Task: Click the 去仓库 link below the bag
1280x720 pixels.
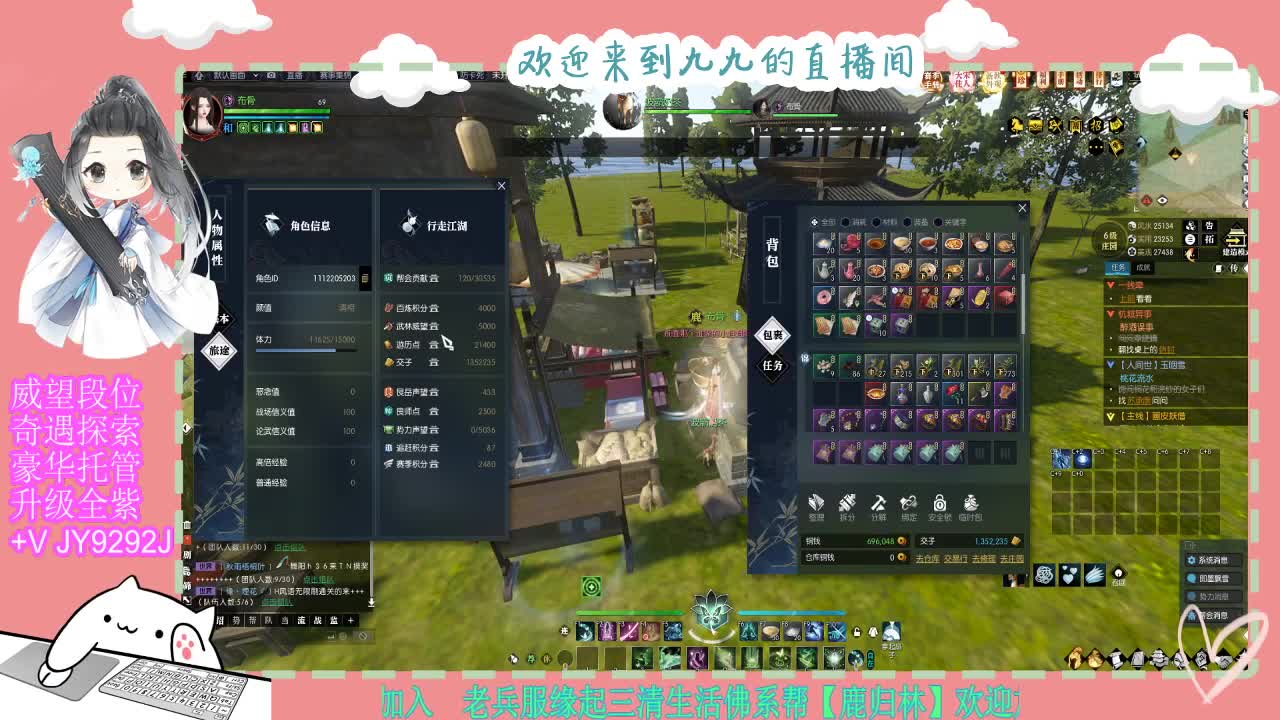Action: point(928,558)
